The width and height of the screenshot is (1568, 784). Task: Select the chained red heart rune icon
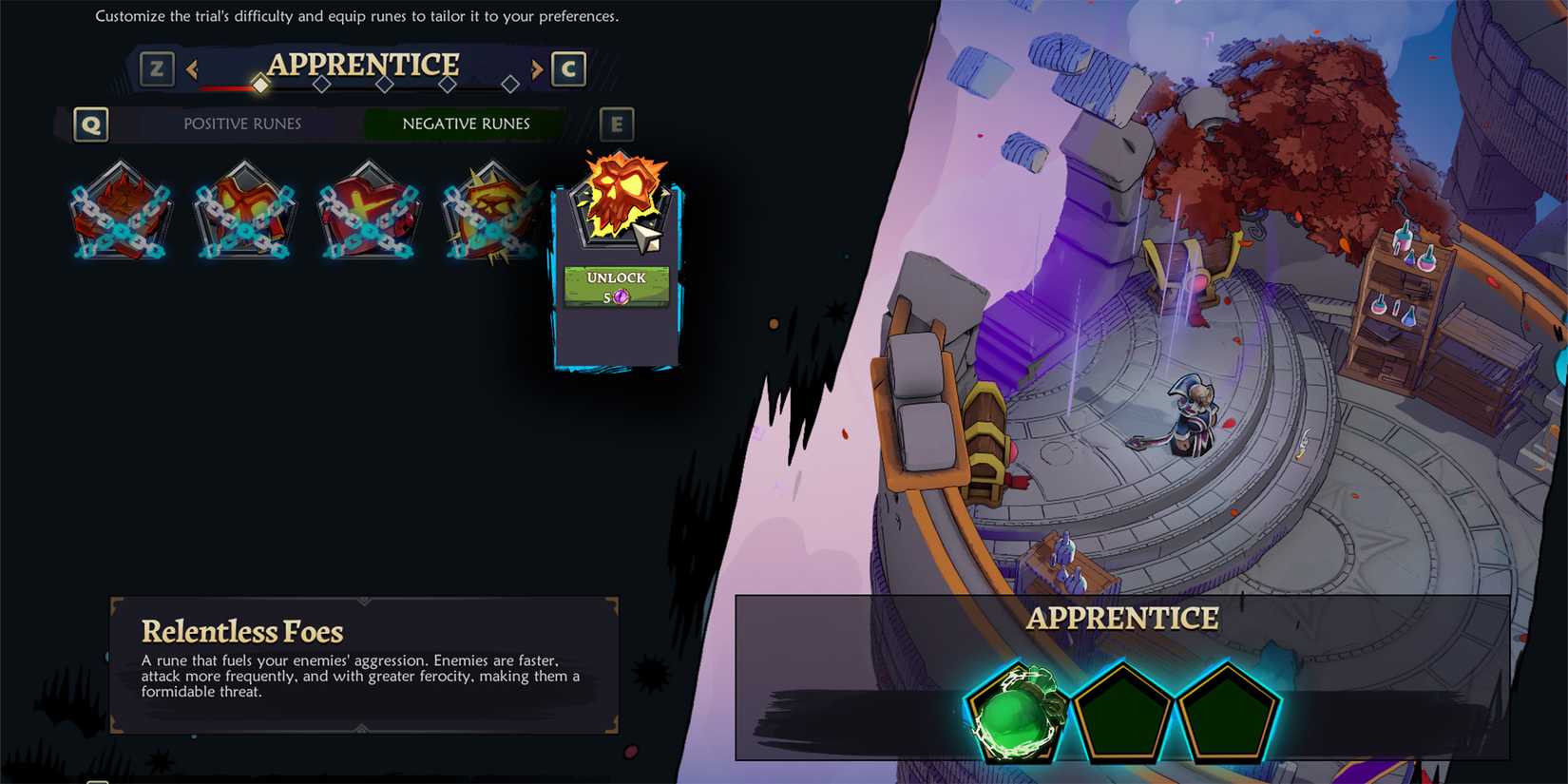point(369,212)
